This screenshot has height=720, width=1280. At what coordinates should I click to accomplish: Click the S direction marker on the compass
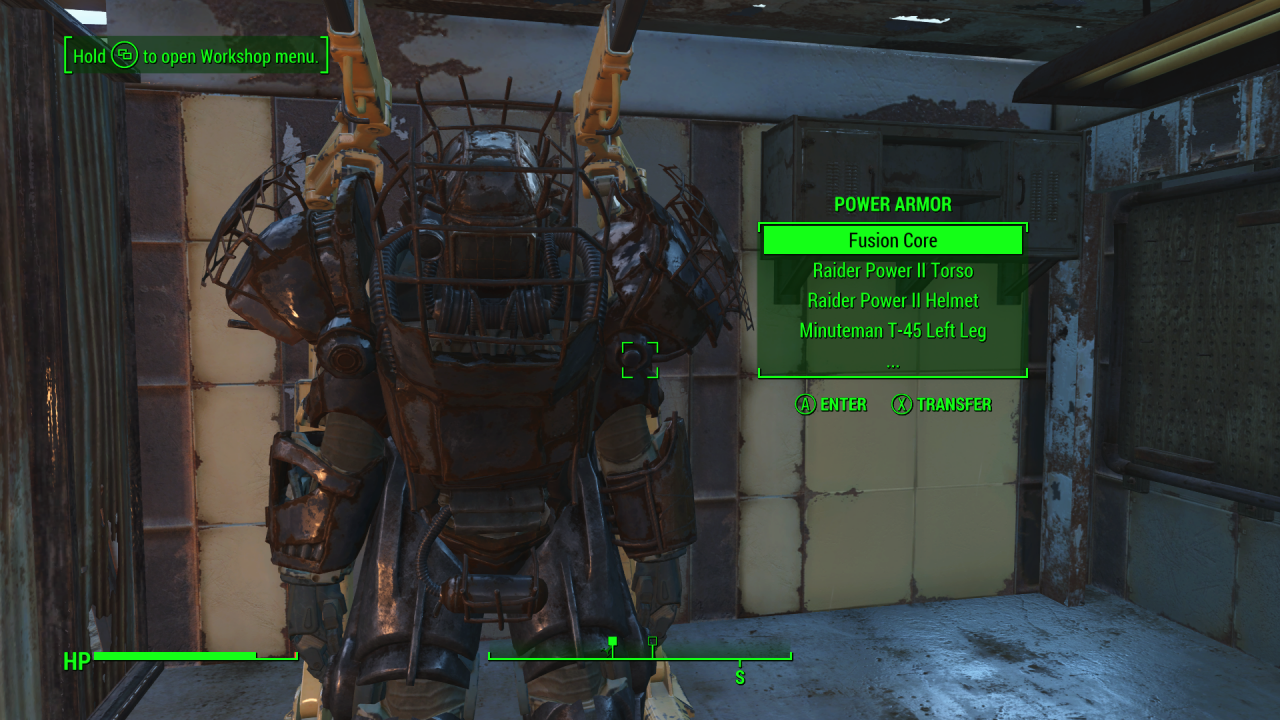[x=740, y=676]
